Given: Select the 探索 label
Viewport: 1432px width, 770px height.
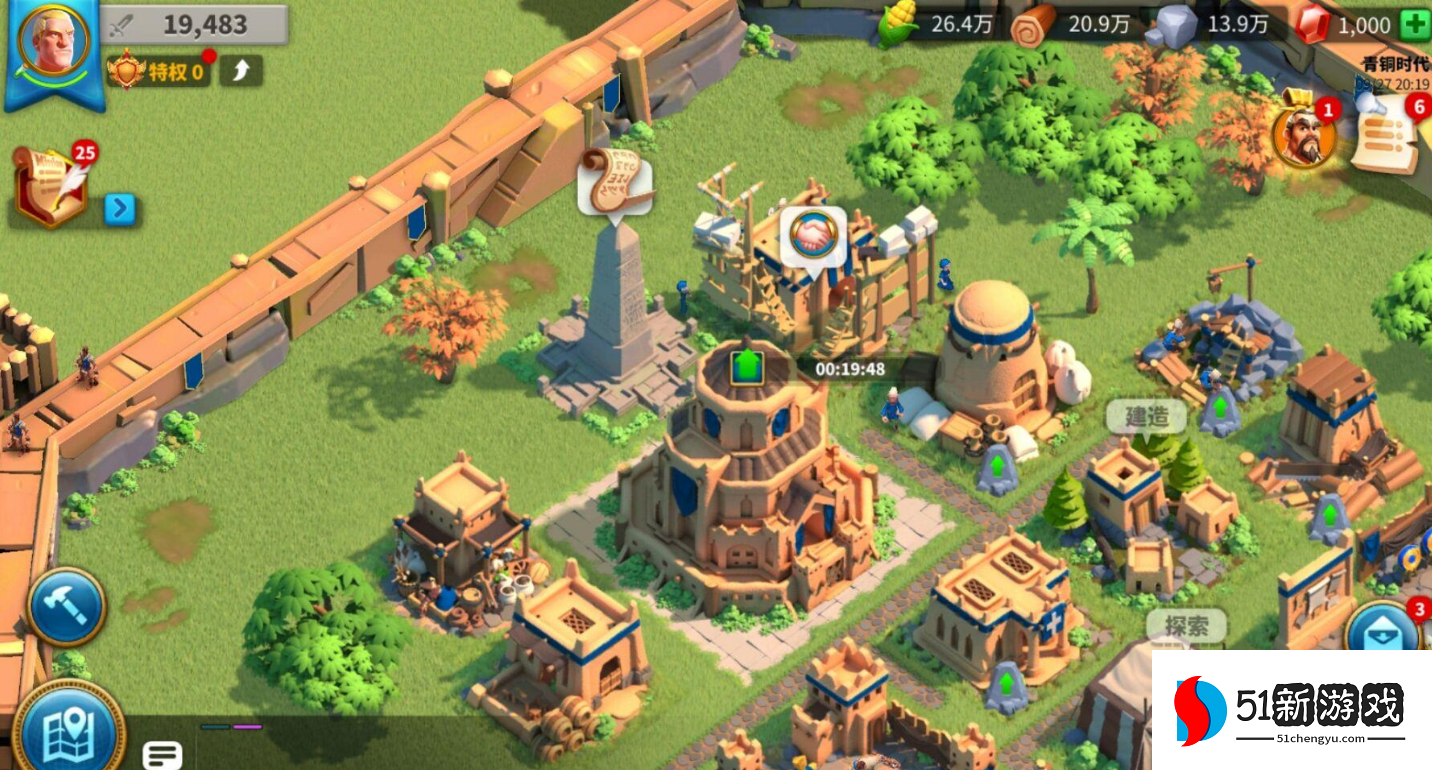Looking at the screenshot, I should point(1186,627).
